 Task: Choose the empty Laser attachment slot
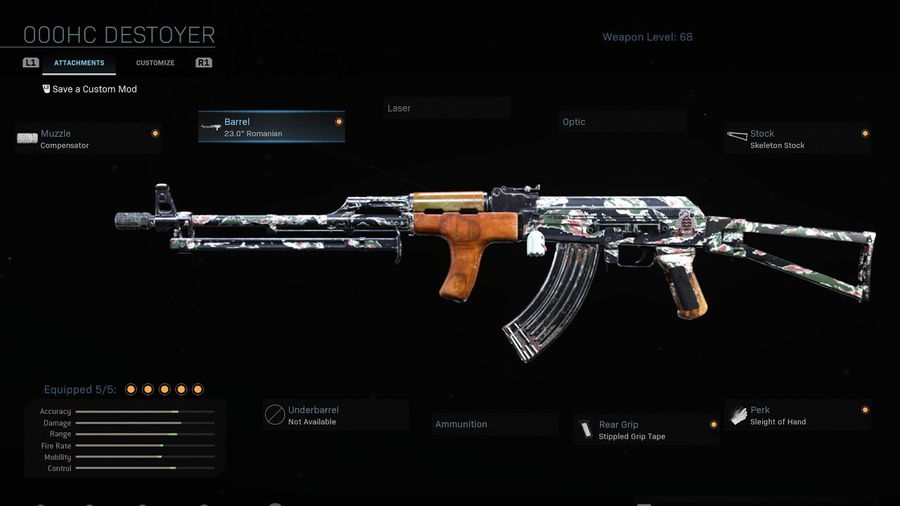coord(447,108)
